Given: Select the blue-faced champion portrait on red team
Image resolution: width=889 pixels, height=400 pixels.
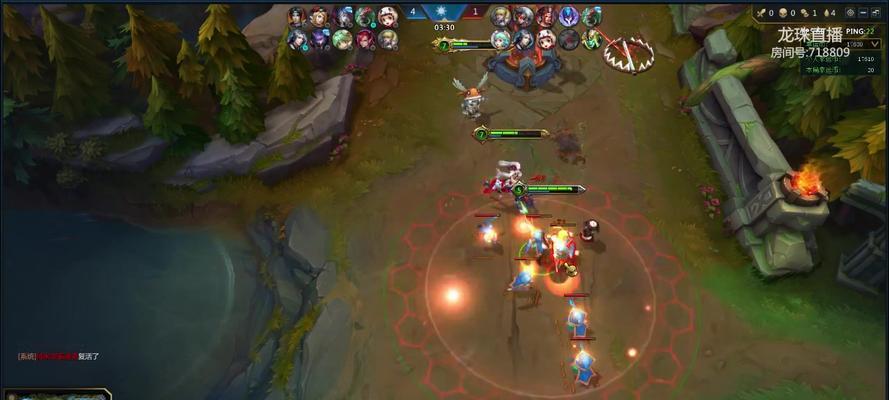Looking at the screenshot, I should pos(569,17).
